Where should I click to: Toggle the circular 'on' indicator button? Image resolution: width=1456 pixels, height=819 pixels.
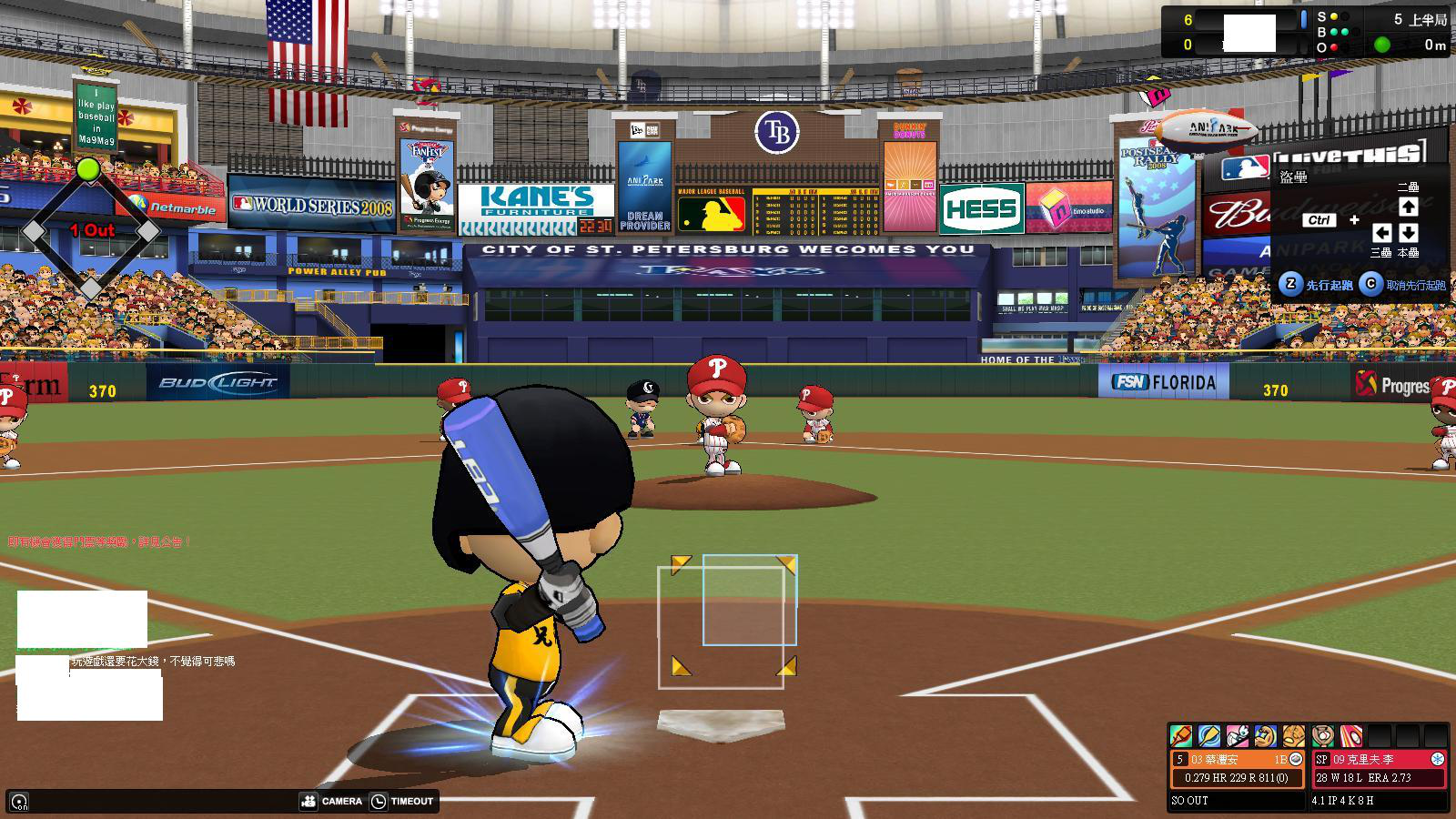coord(19,802)
